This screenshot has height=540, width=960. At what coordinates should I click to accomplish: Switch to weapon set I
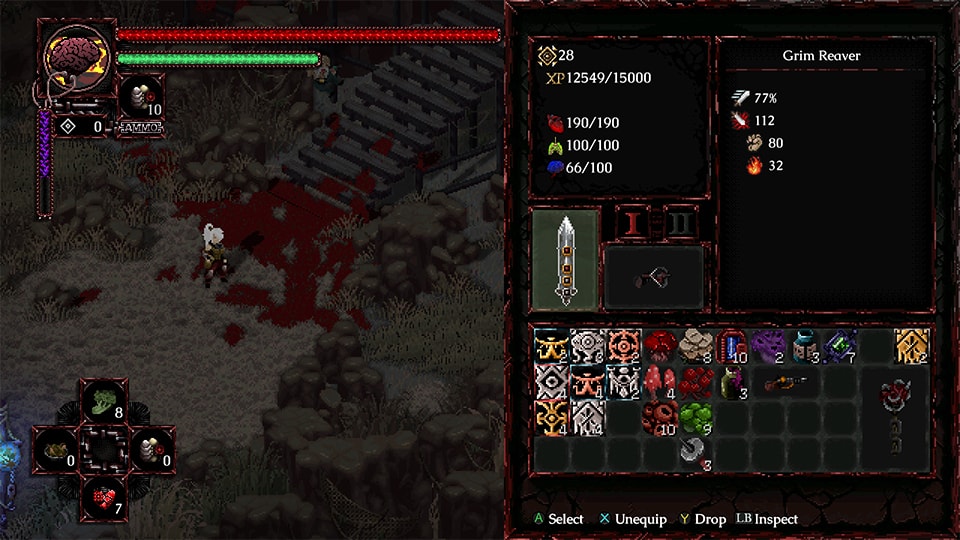pyautogui.click(x=632, y=222)
